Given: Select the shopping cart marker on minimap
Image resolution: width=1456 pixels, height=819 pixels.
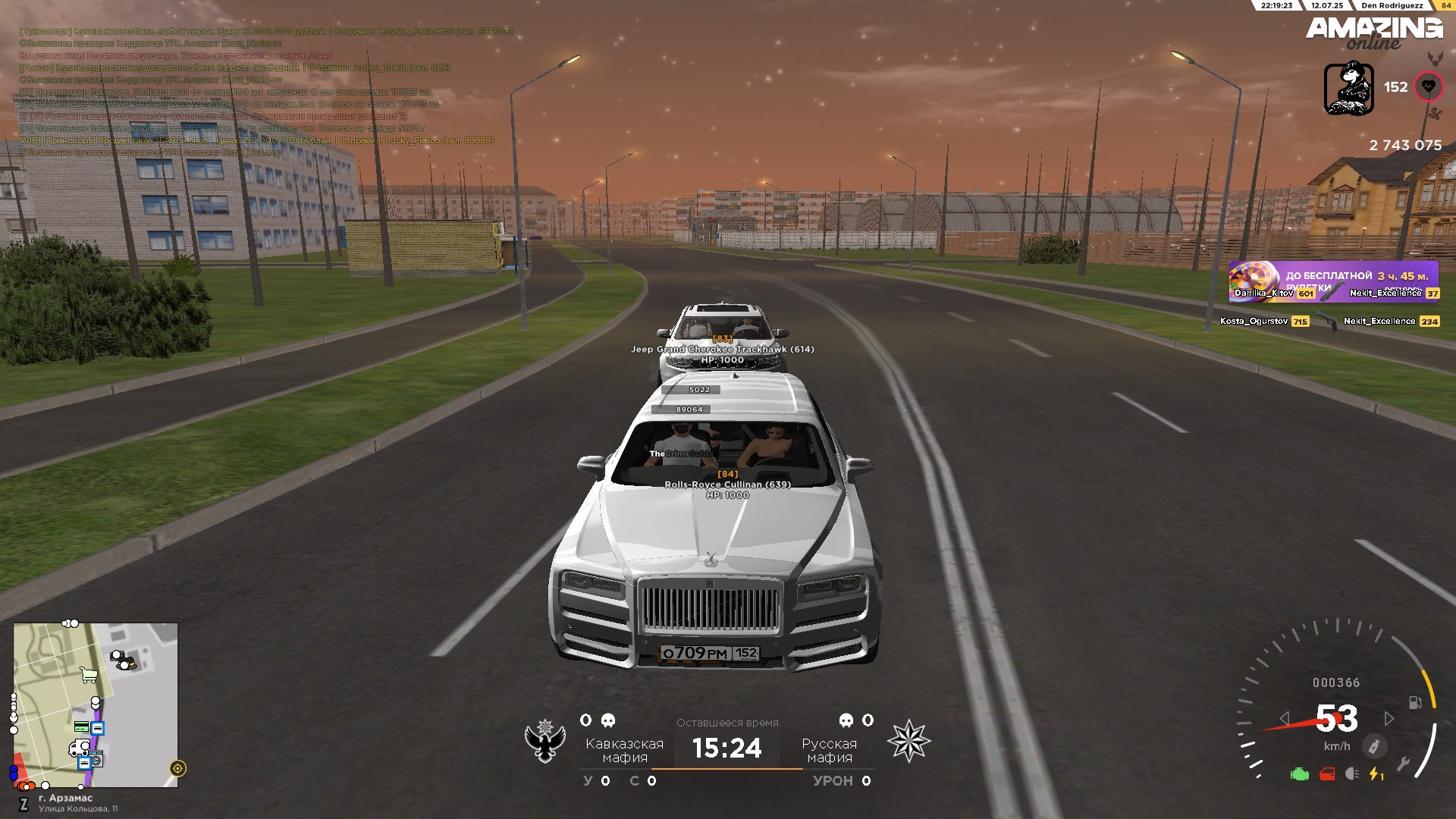Looking at the screenshot, I should (89, 675).
